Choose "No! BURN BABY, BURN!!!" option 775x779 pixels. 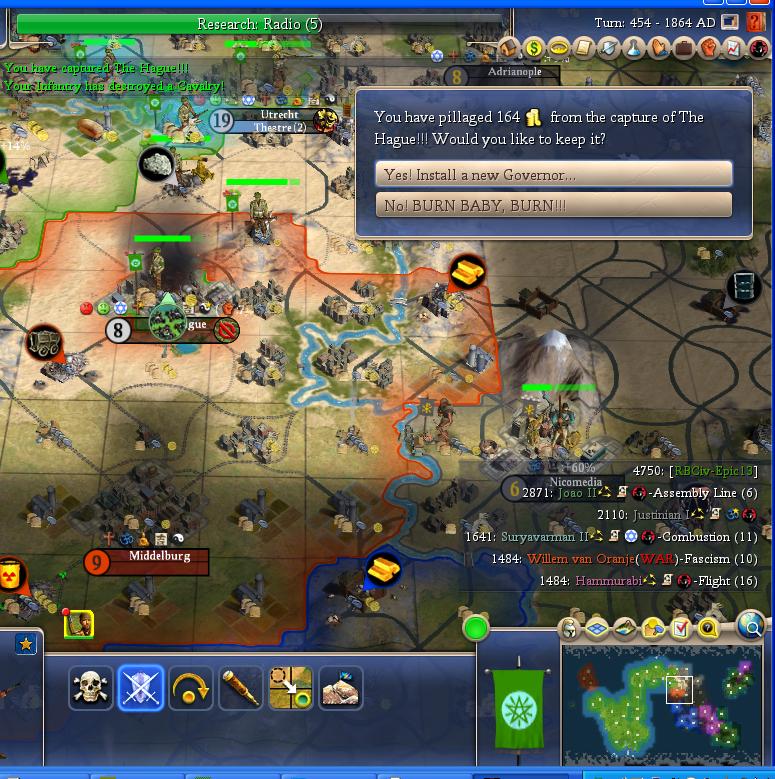point(553,205)
